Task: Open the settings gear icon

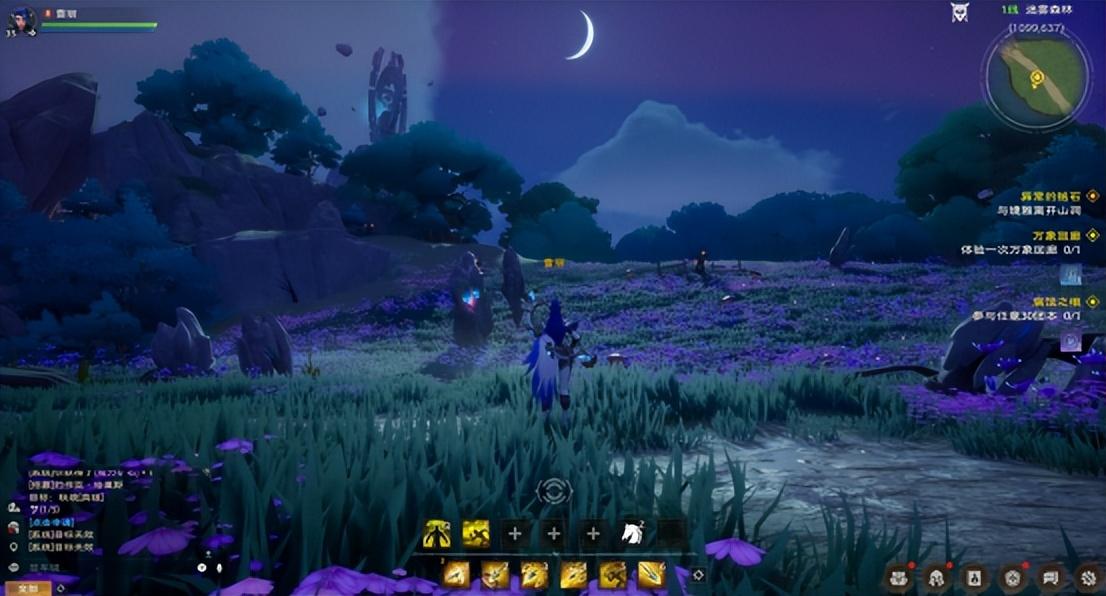Action: point(1088,576)
